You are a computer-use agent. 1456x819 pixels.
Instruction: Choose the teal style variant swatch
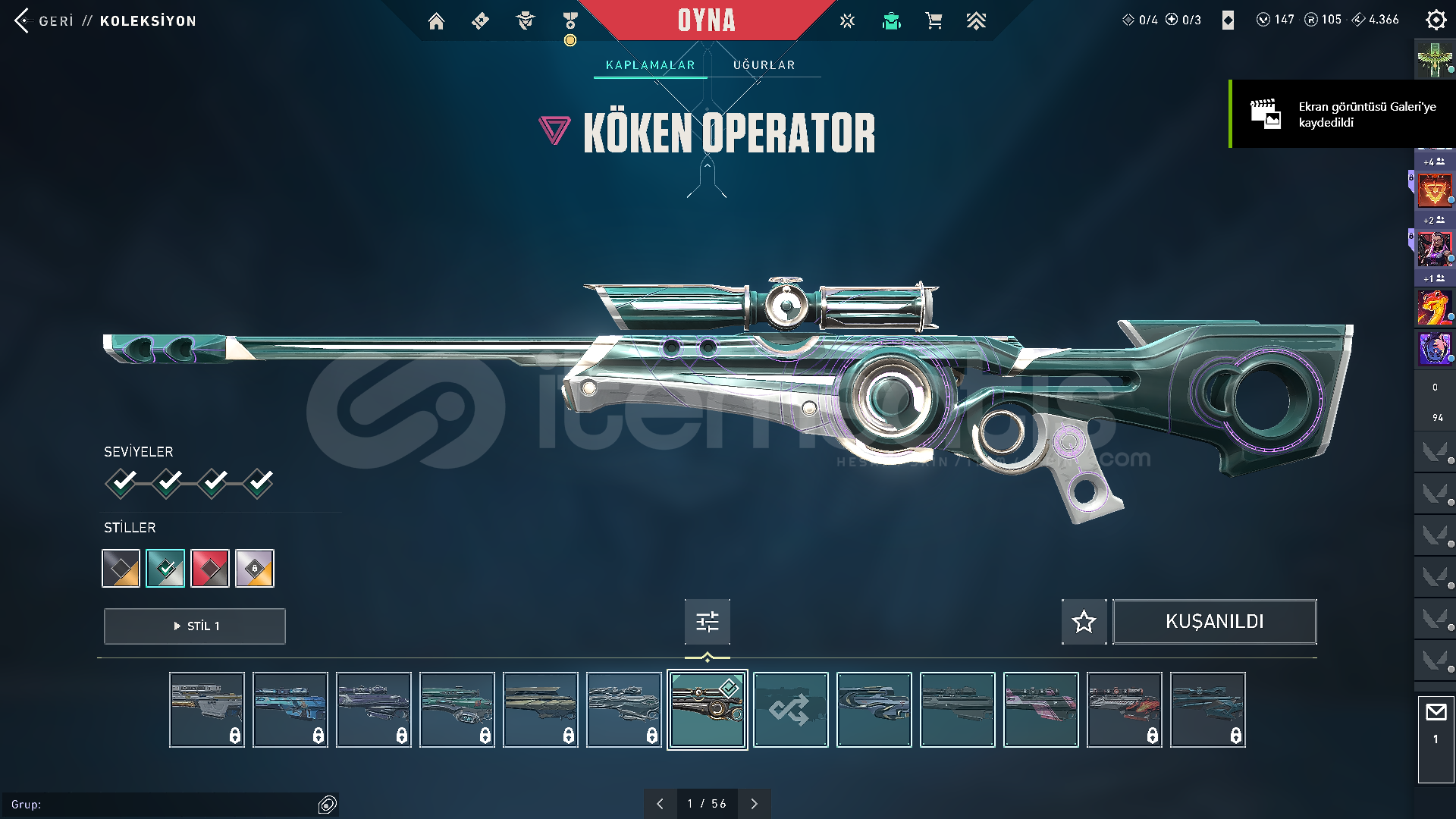(x=165, y=568)
